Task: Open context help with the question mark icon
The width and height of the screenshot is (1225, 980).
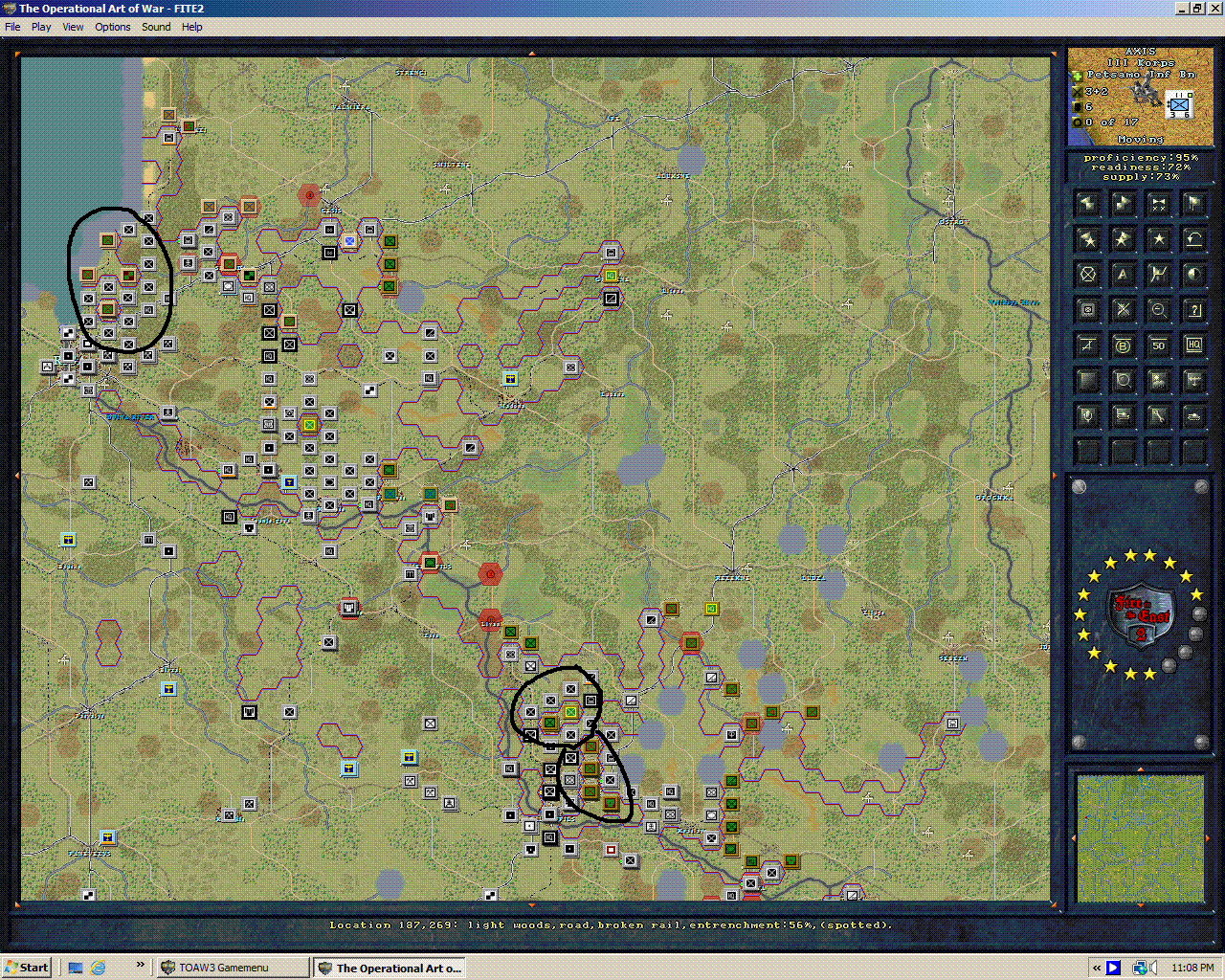Action: point(1193,309)
